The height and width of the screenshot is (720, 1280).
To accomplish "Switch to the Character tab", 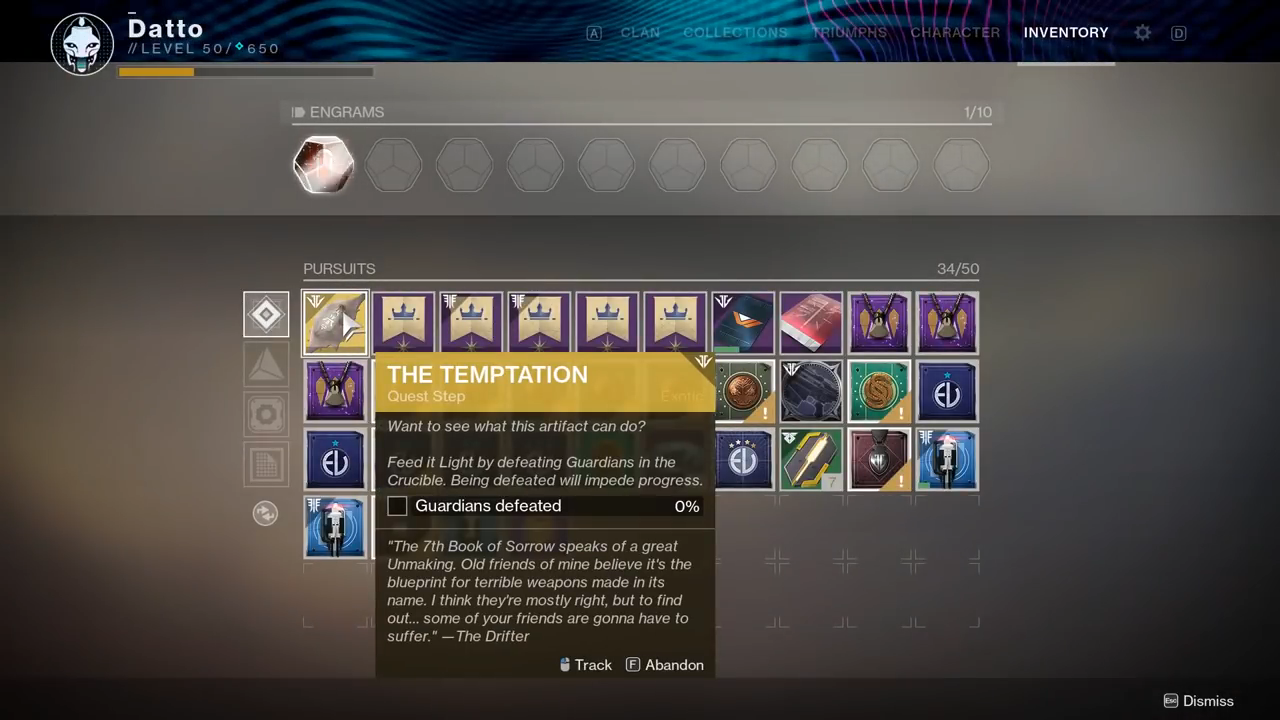I will (955, 33).
